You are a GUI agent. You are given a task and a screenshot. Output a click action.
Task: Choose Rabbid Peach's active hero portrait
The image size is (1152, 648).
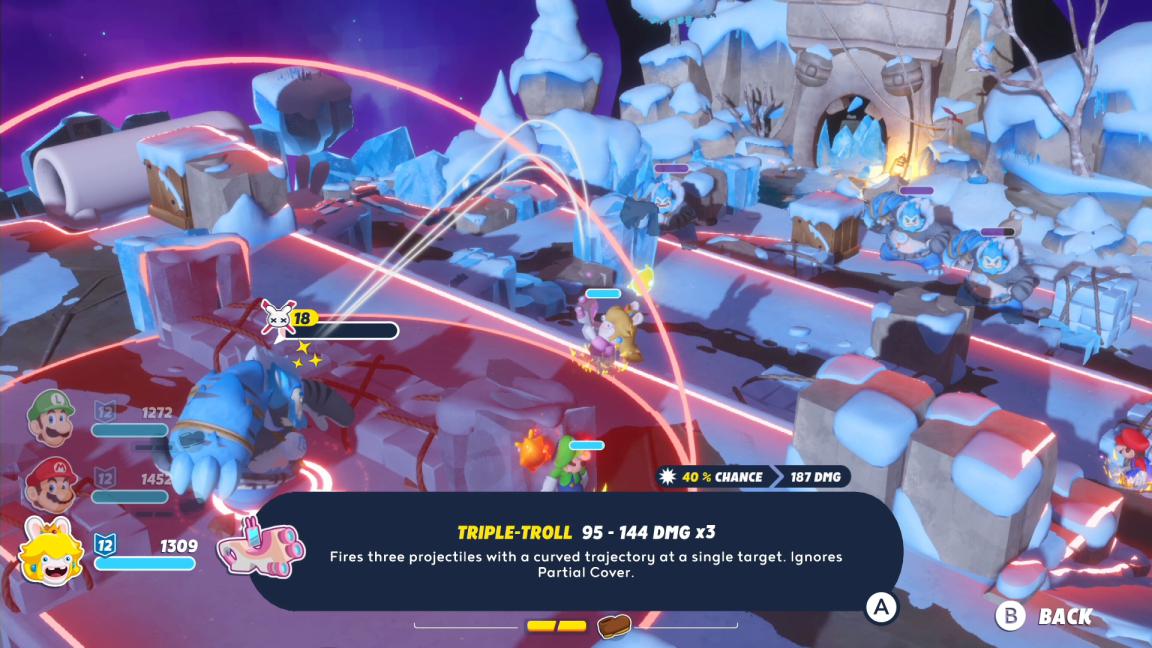click(52, 552)
